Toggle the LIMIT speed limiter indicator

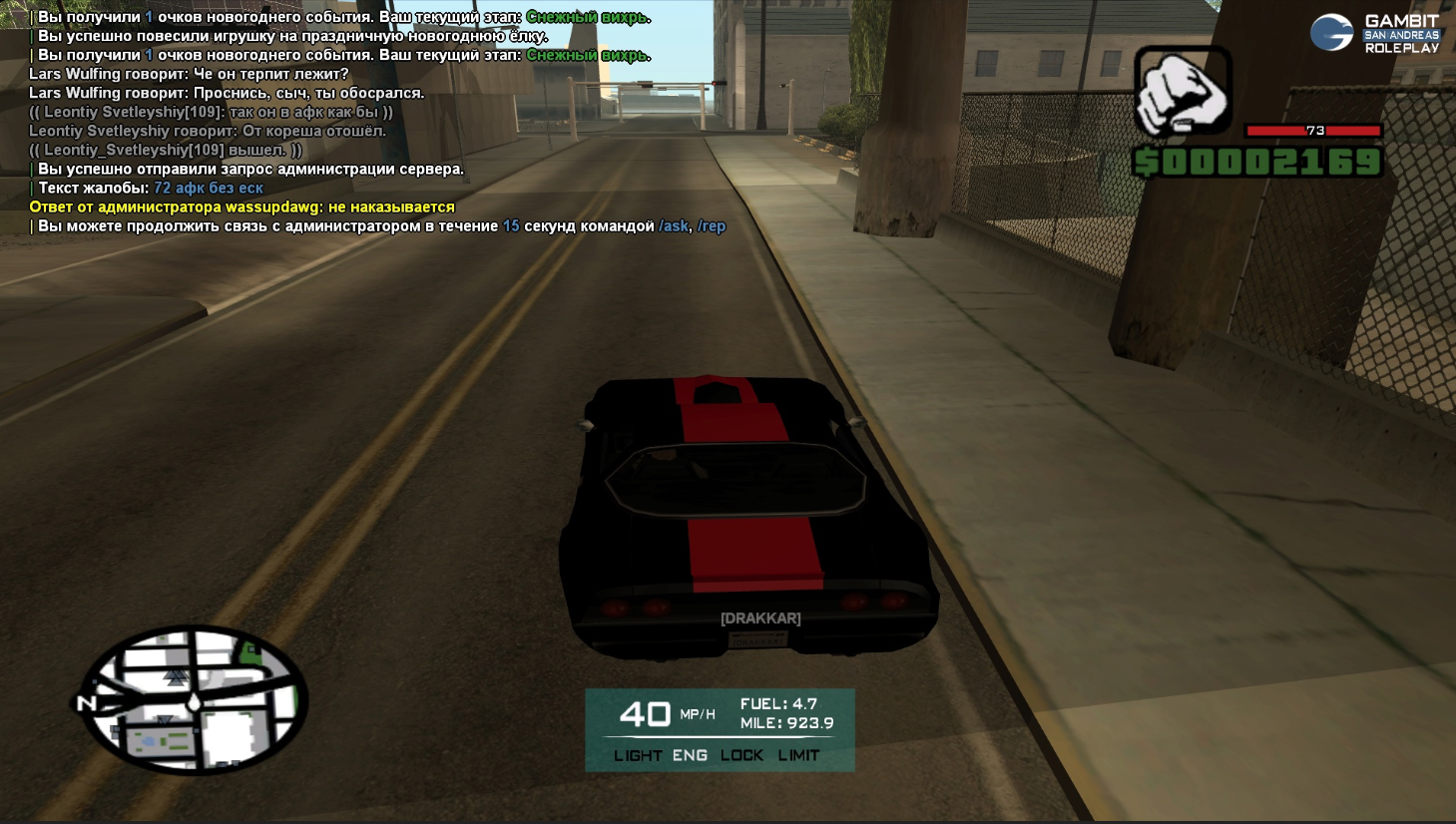(798, 755)
